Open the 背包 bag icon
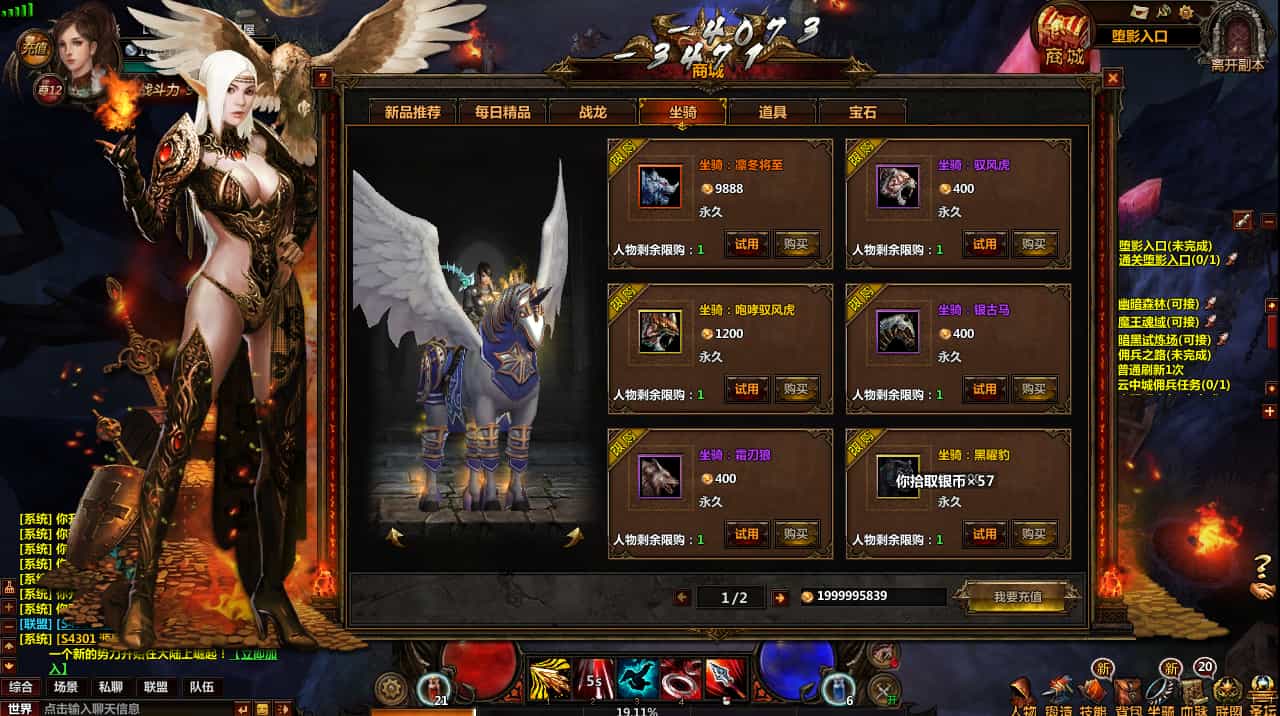 (x=1126, y=692)
